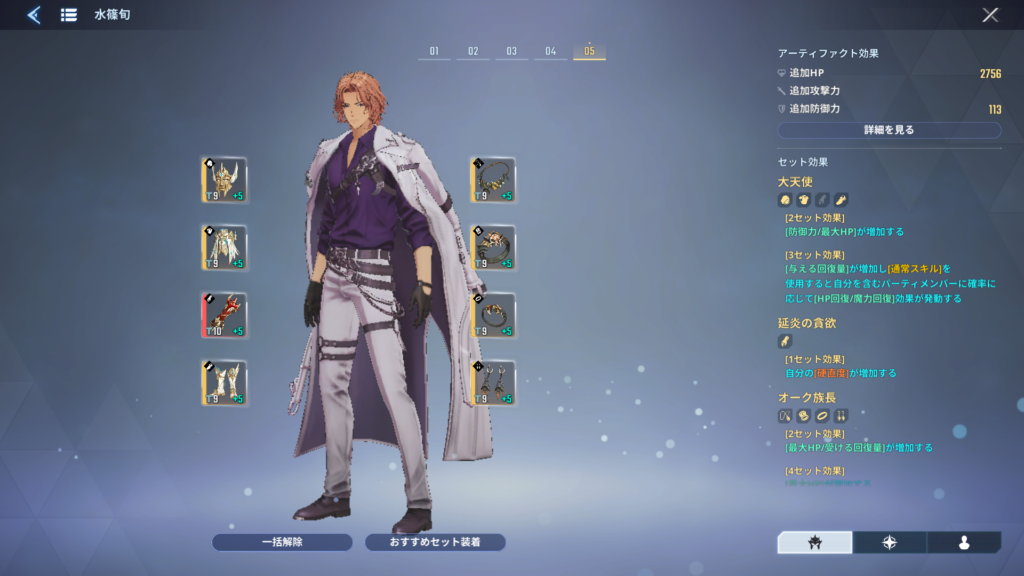
Task: Switch to the character silhouette tab
Action: coord(964,542)
